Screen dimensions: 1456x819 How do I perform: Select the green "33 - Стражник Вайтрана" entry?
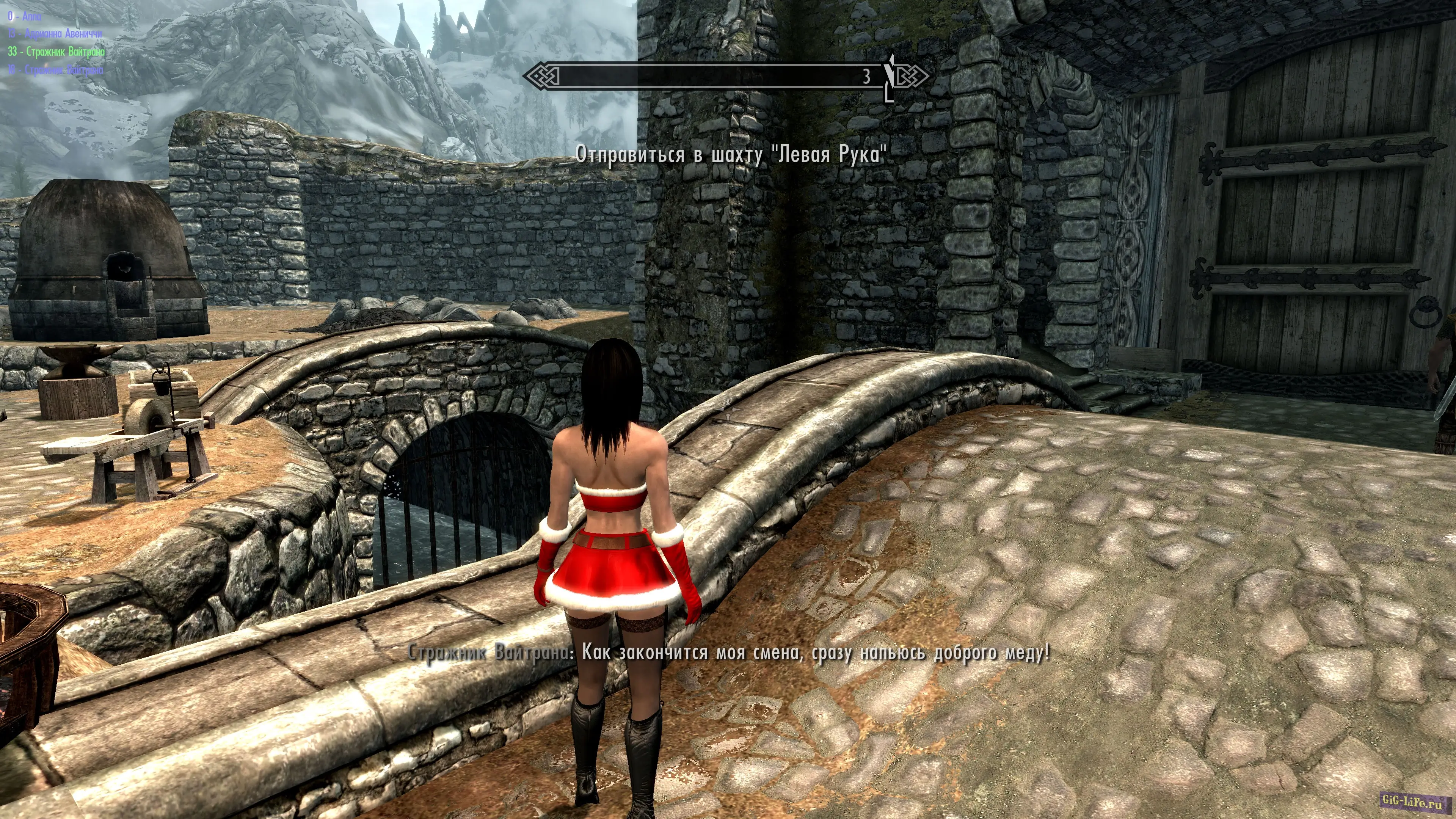click(56, 52)
